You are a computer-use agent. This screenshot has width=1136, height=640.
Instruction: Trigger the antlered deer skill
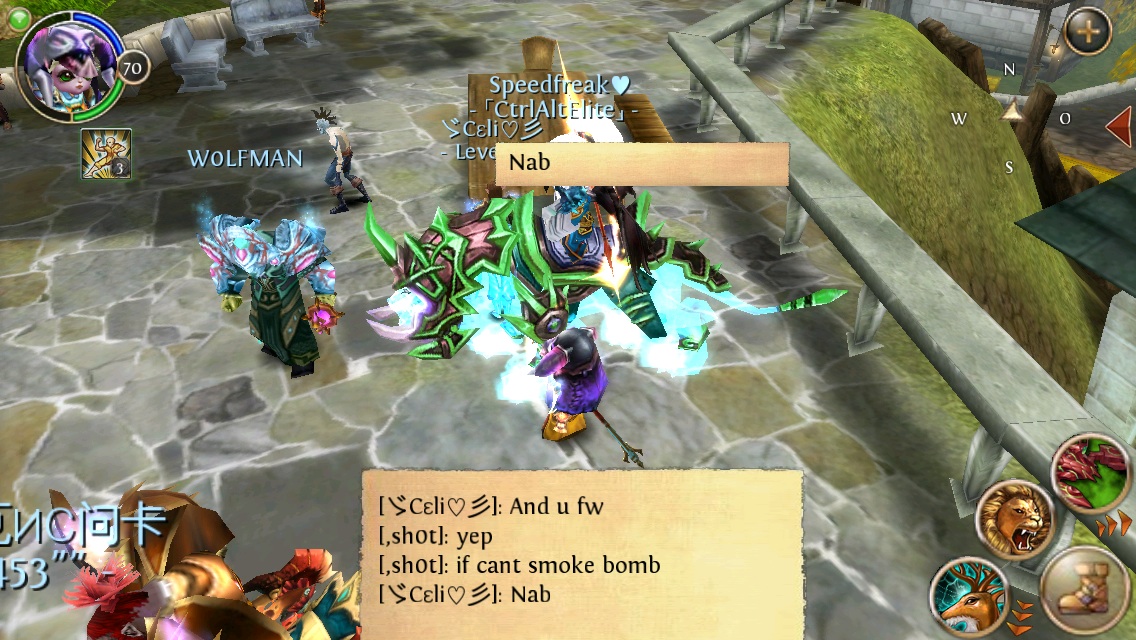[970, 596]
